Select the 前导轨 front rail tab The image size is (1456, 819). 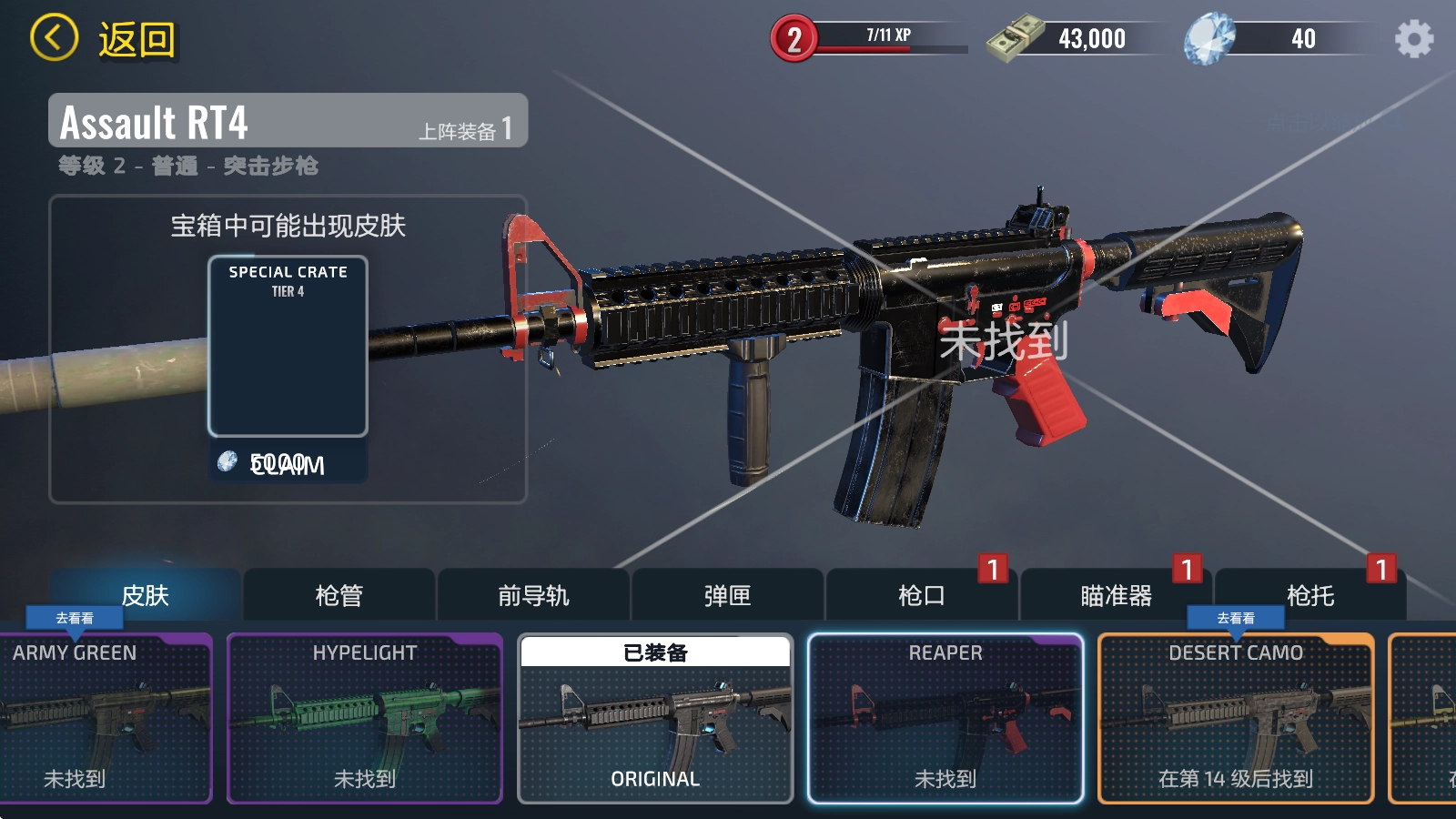coord(533,595)
